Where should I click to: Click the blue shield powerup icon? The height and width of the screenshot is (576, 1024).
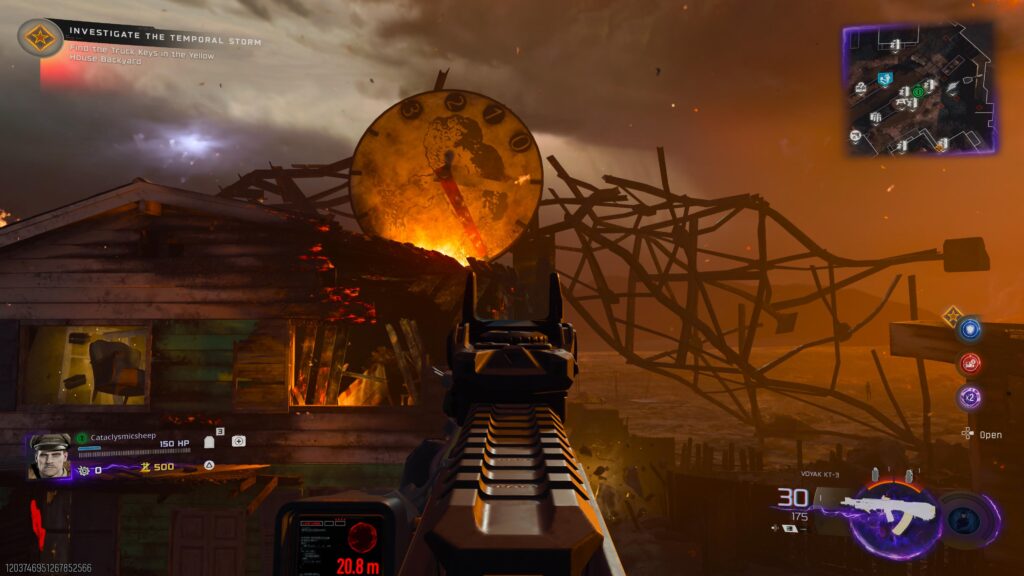pos(969,329)
